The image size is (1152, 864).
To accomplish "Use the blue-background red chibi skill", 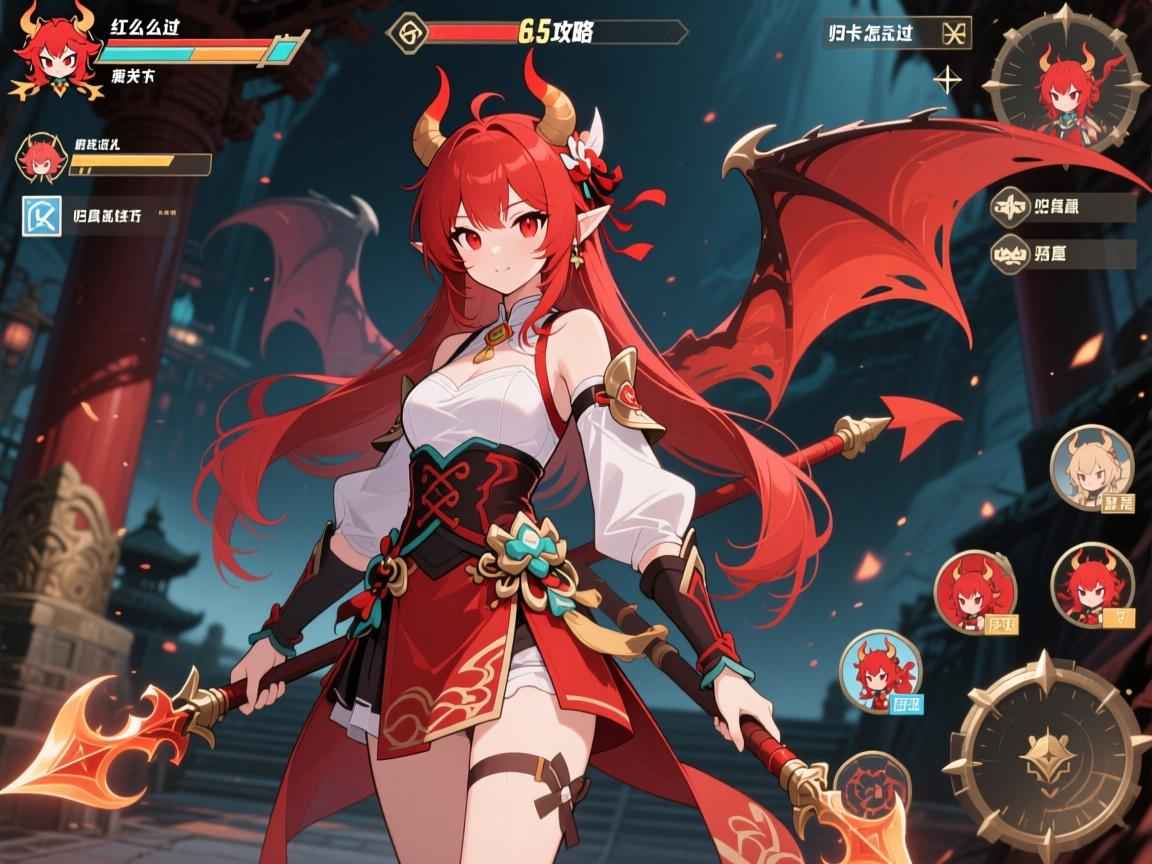I will coord(879,671).
